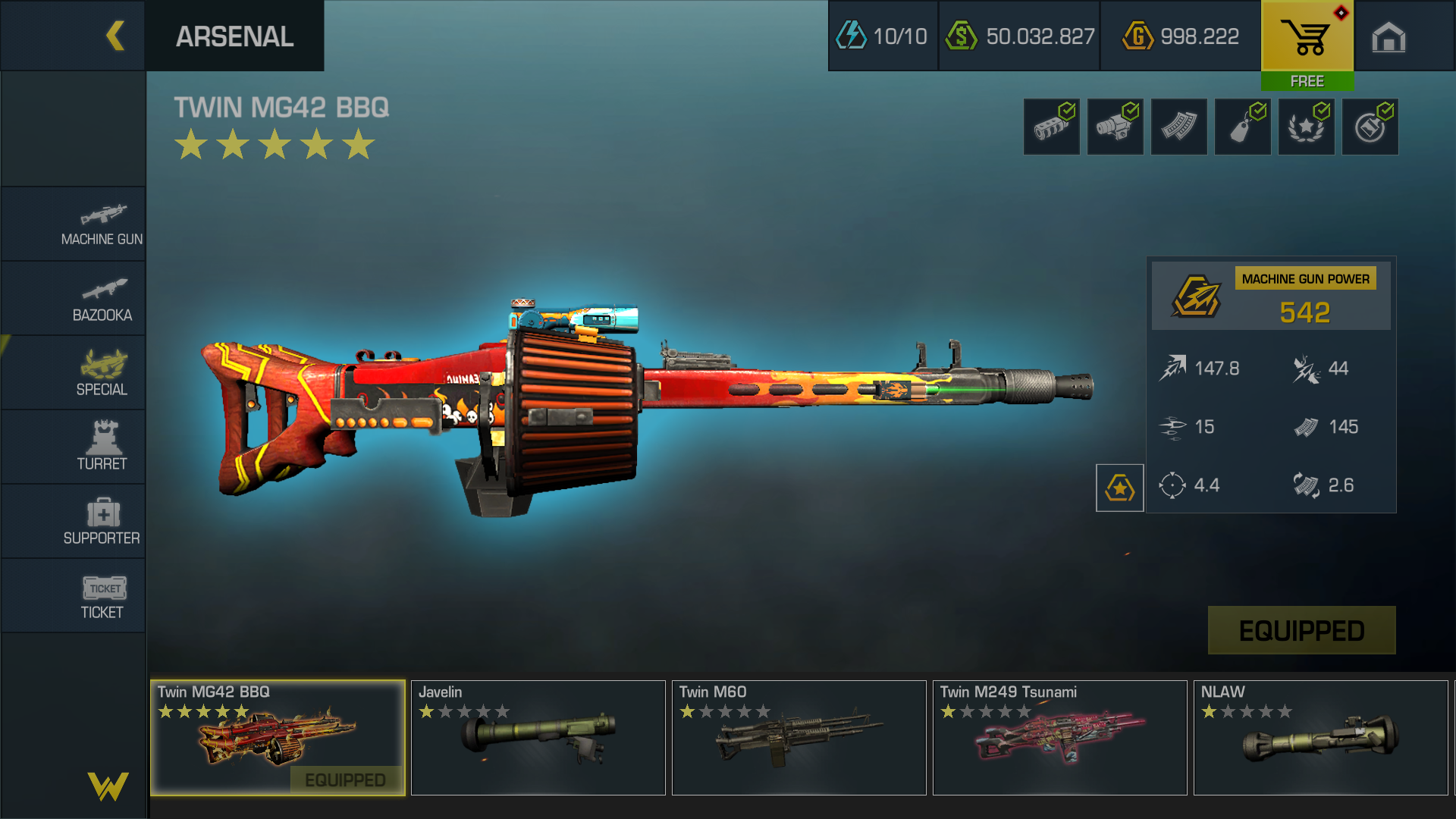
Task: Choose the Javelin launcher card
Action: tap(538, 737)
